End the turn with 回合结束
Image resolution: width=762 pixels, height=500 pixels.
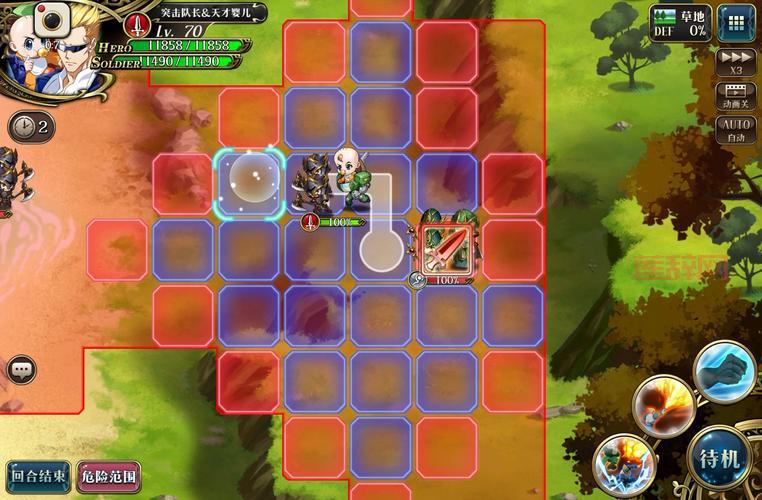click(x=38, y=476)
